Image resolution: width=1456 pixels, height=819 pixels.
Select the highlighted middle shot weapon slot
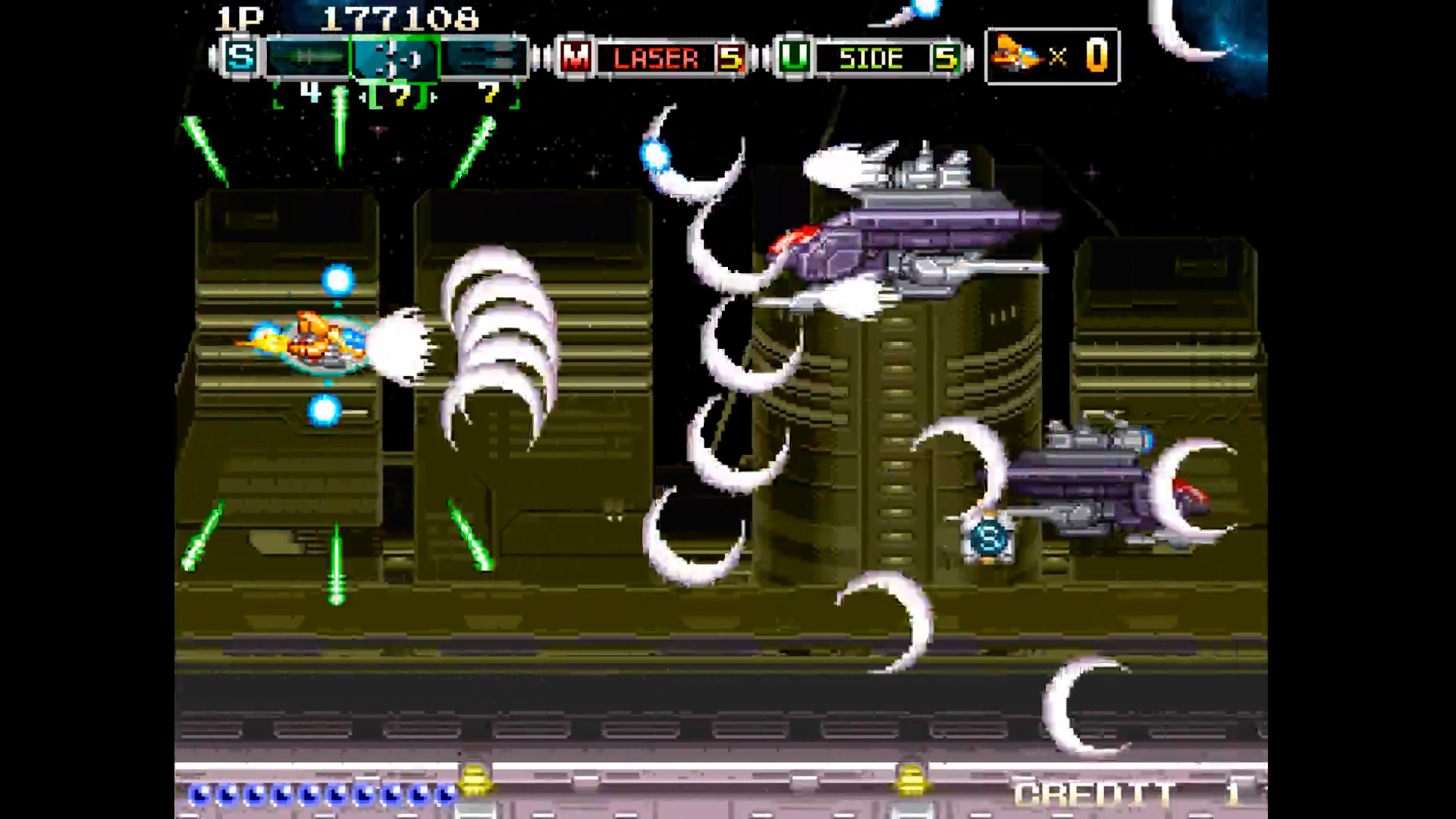tap(394, 58)
